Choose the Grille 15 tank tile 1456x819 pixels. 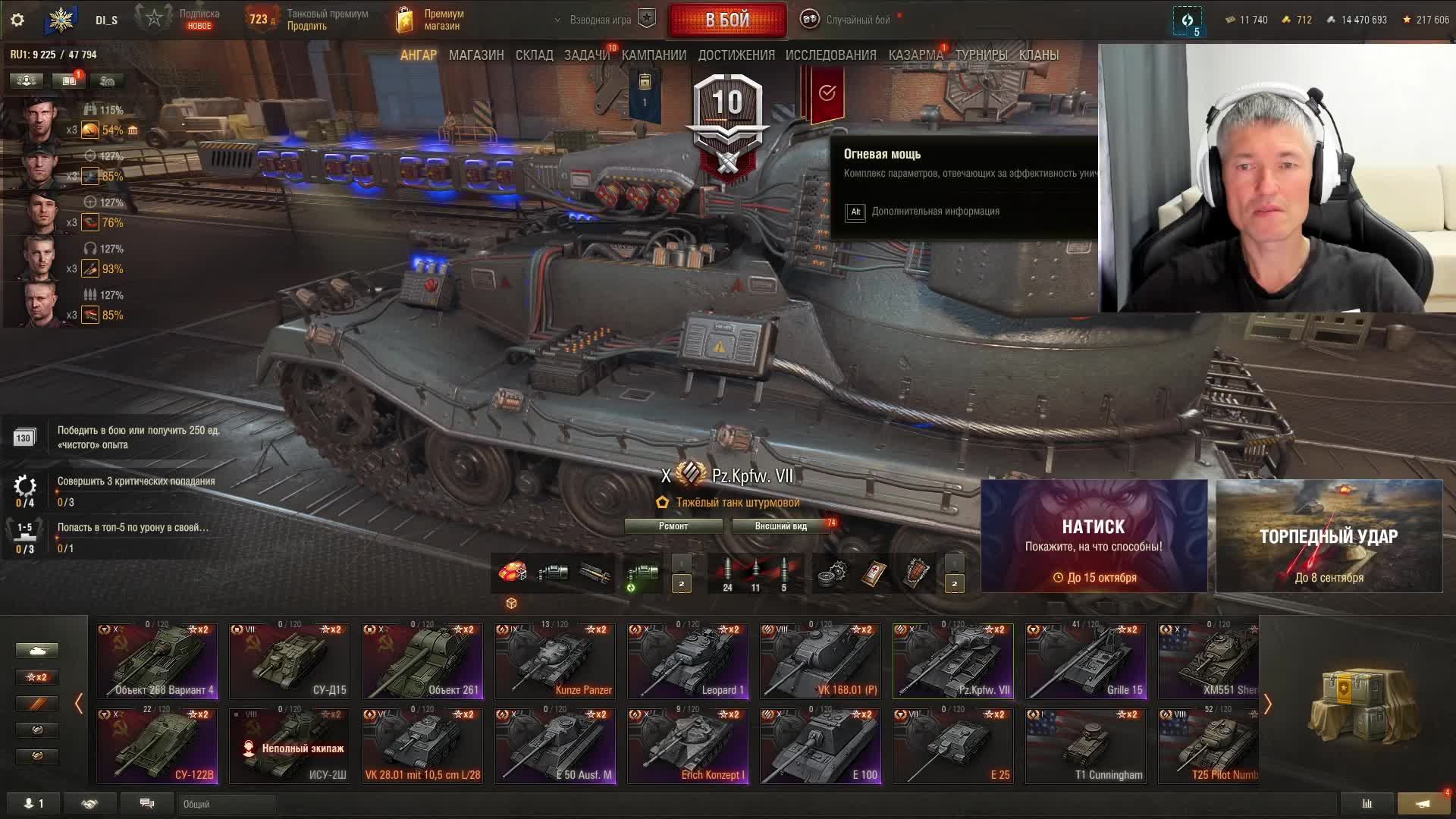coord(1086,661)
